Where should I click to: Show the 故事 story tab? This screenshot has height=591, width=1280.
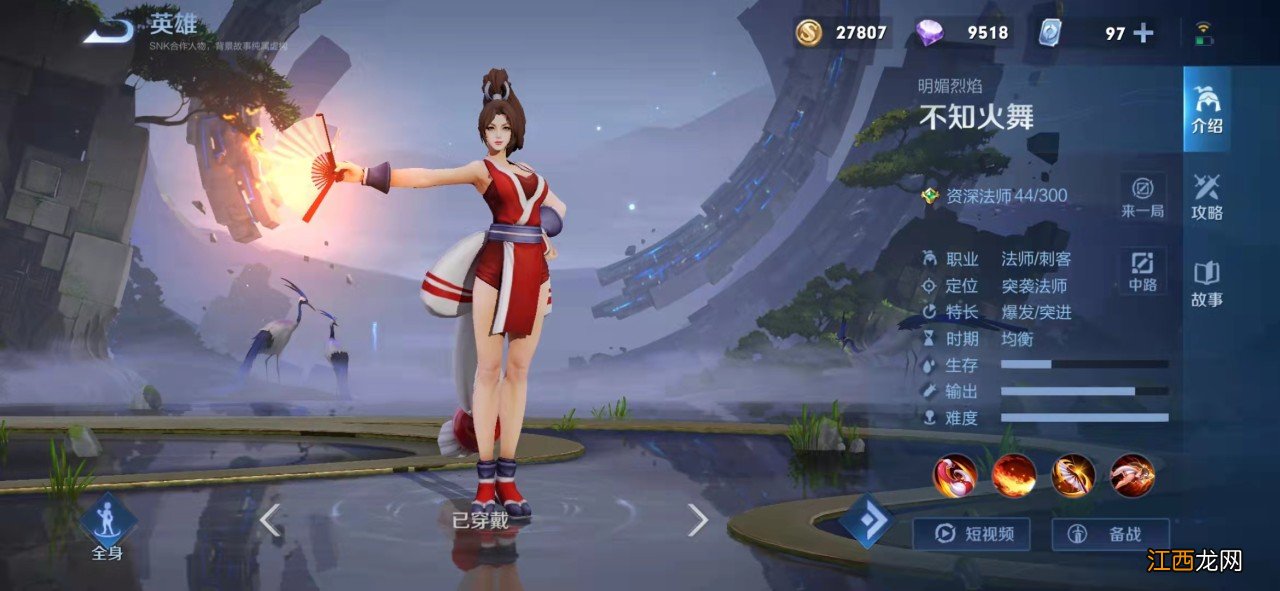pos(1206,283)
